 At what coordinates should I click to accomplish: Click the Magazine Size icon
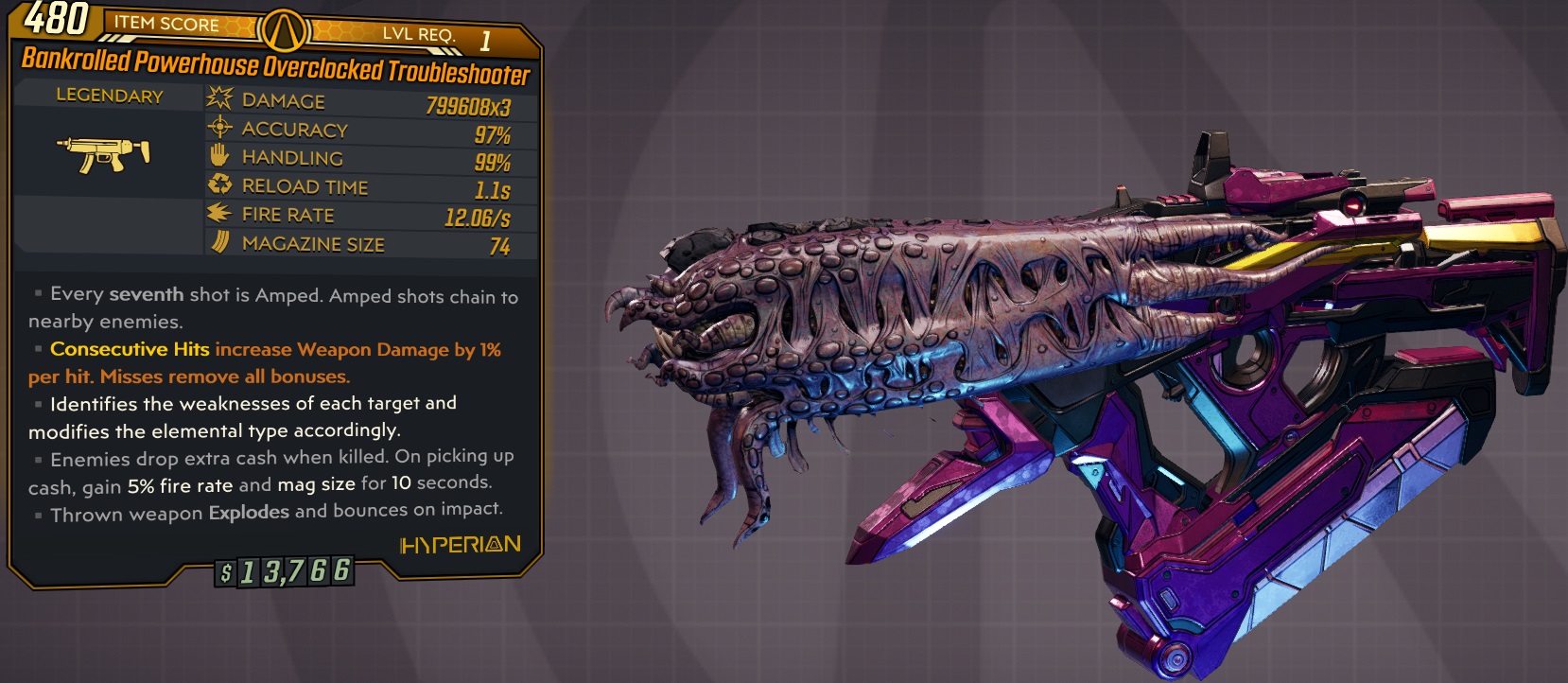pos(218,242)
